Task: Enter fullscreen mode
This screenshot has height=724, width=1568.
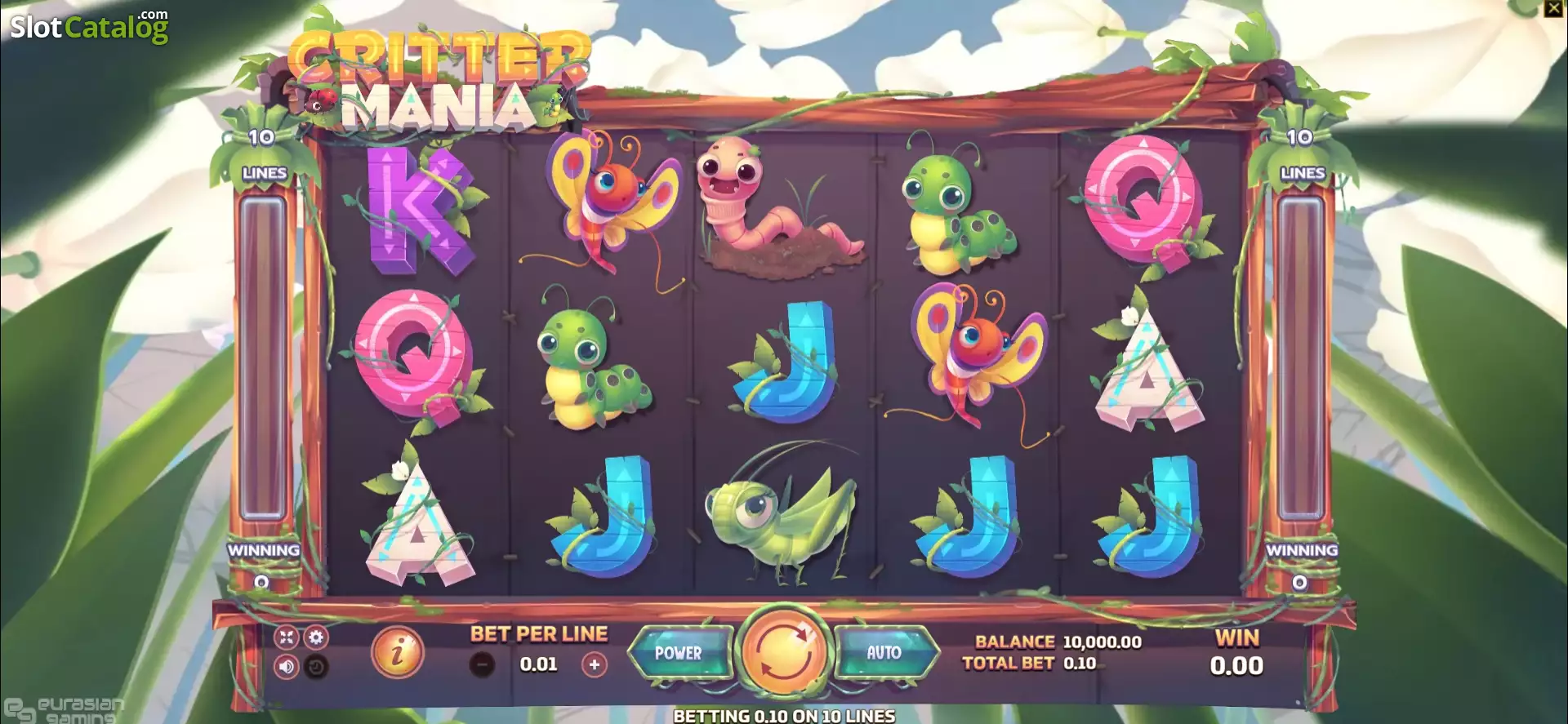Action: pos(287,637)
